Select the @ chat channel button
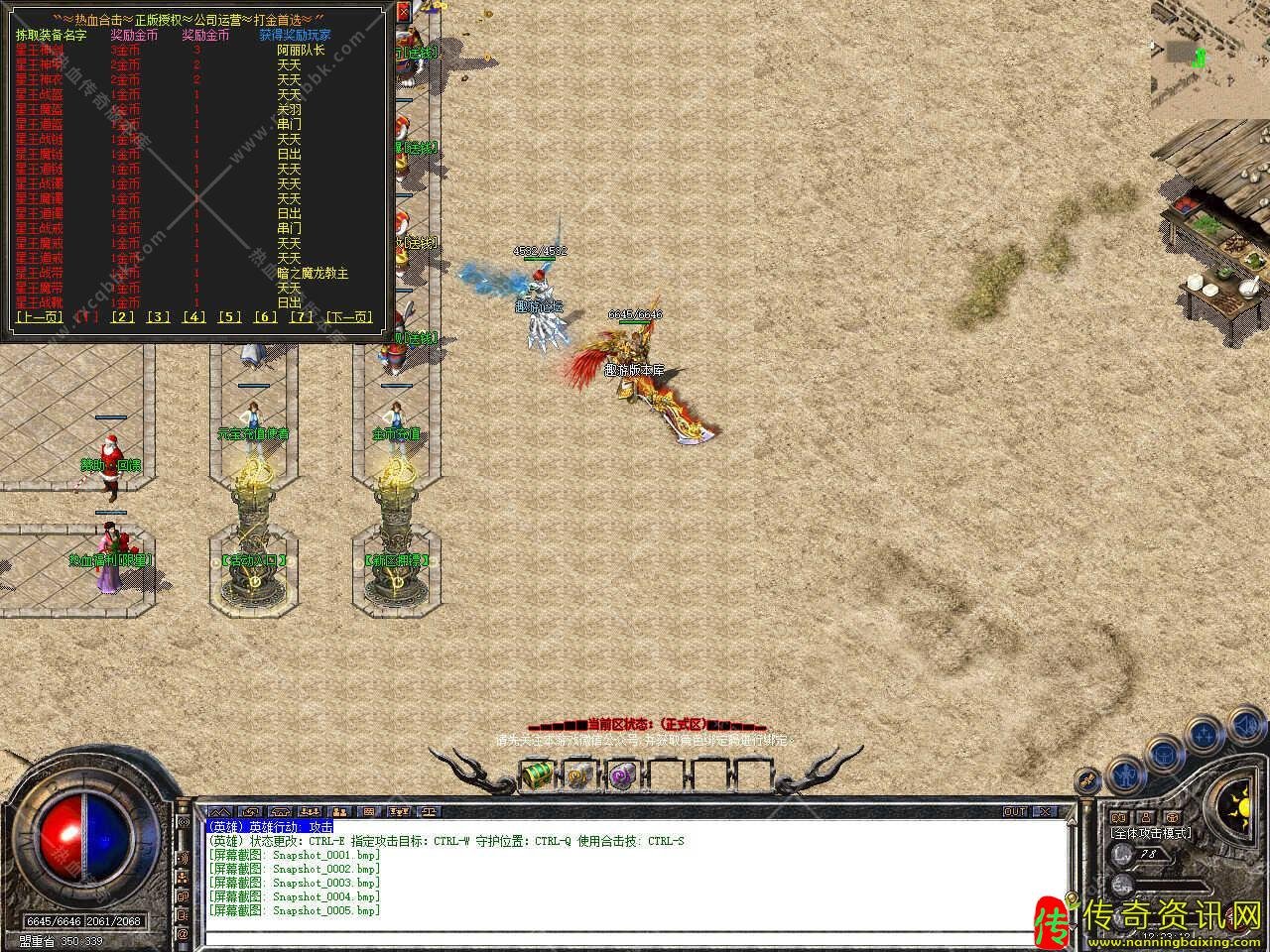This screenshot has width=1270, height=952. (x=183, y=934)
